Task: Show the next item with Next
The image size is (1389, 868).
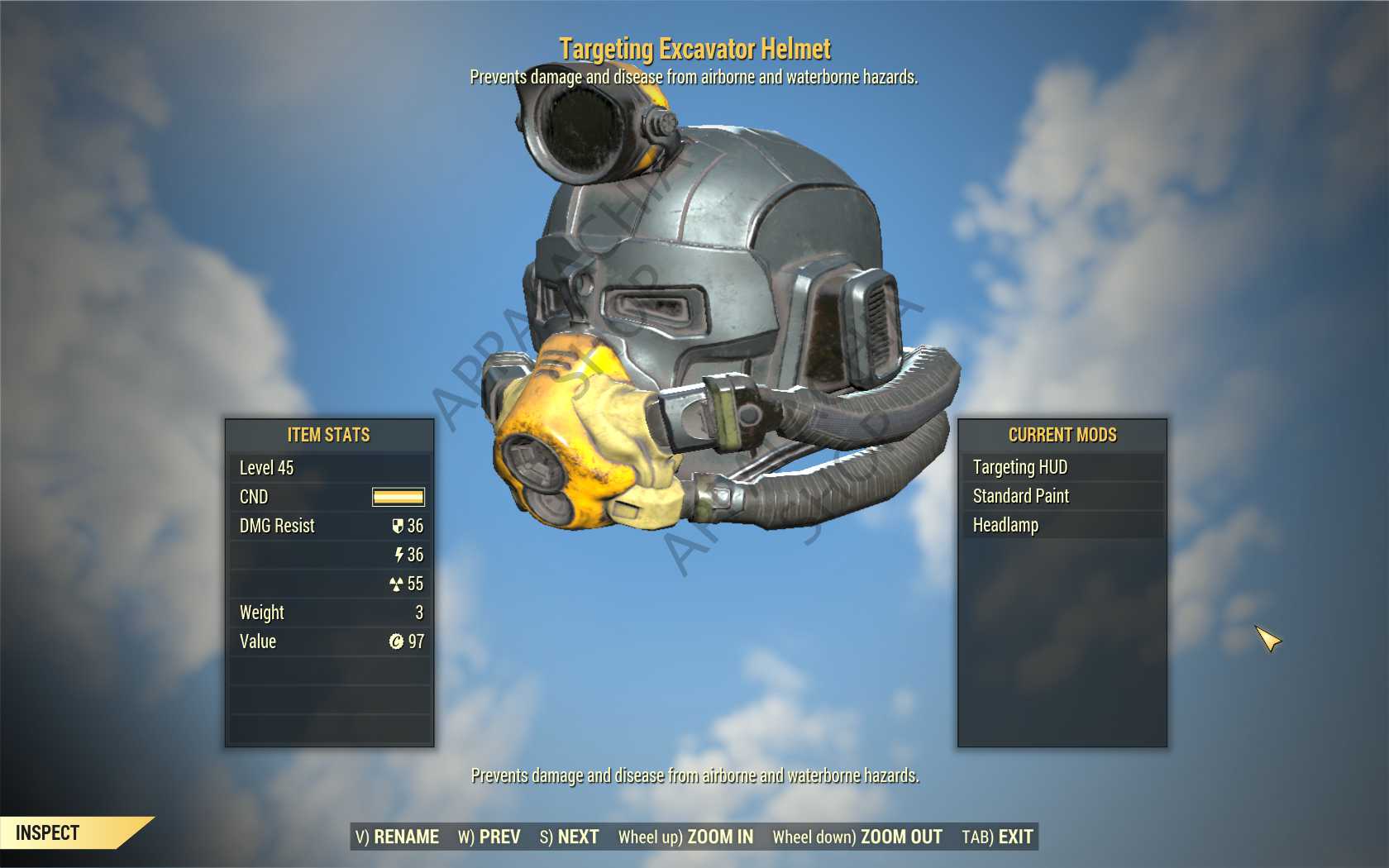Action: pyautogui.click(x=570, y=837)
